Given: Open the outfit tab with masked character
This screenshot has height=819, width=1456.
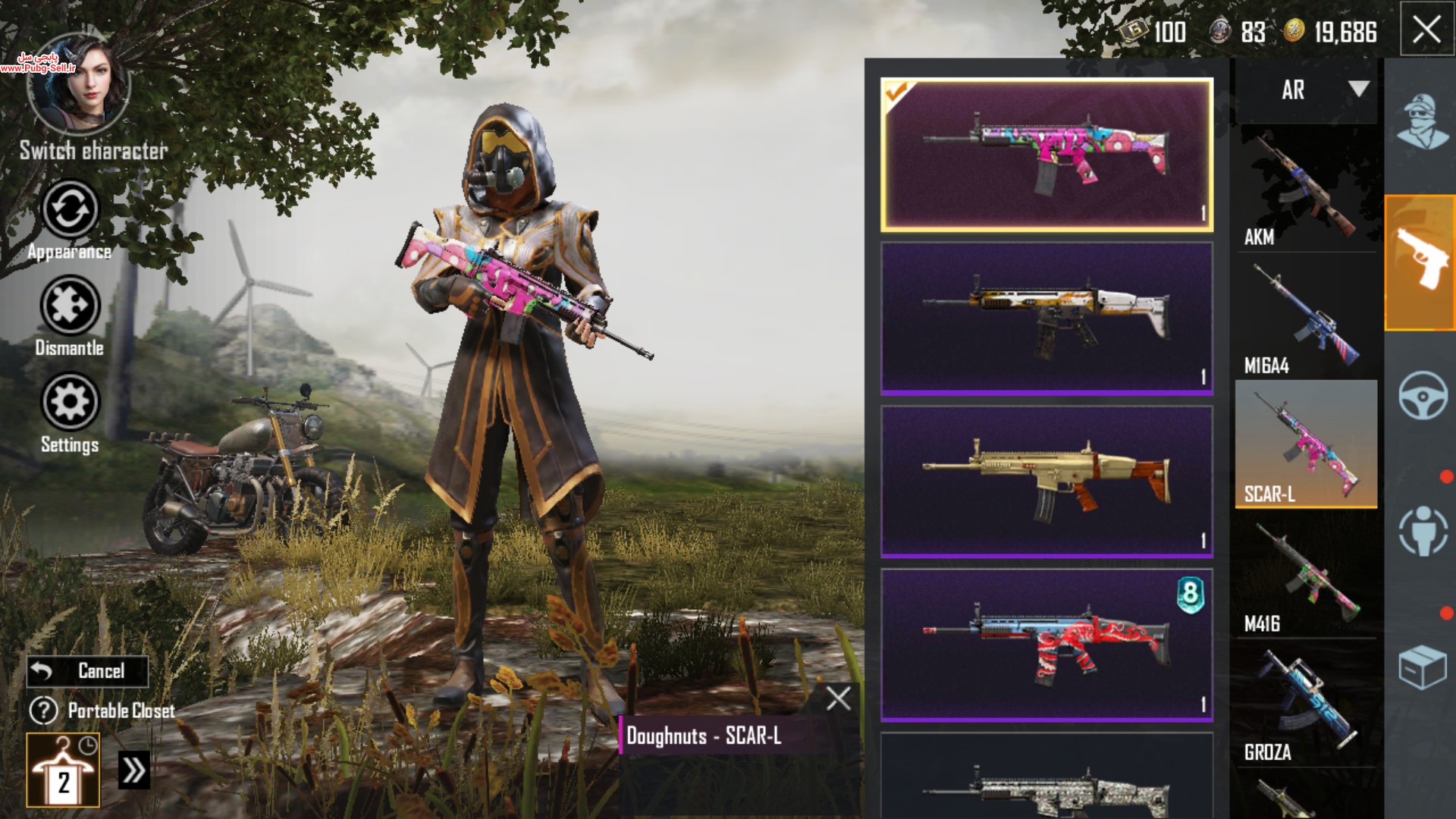Looking at the screenshot, I should 1421,121.
